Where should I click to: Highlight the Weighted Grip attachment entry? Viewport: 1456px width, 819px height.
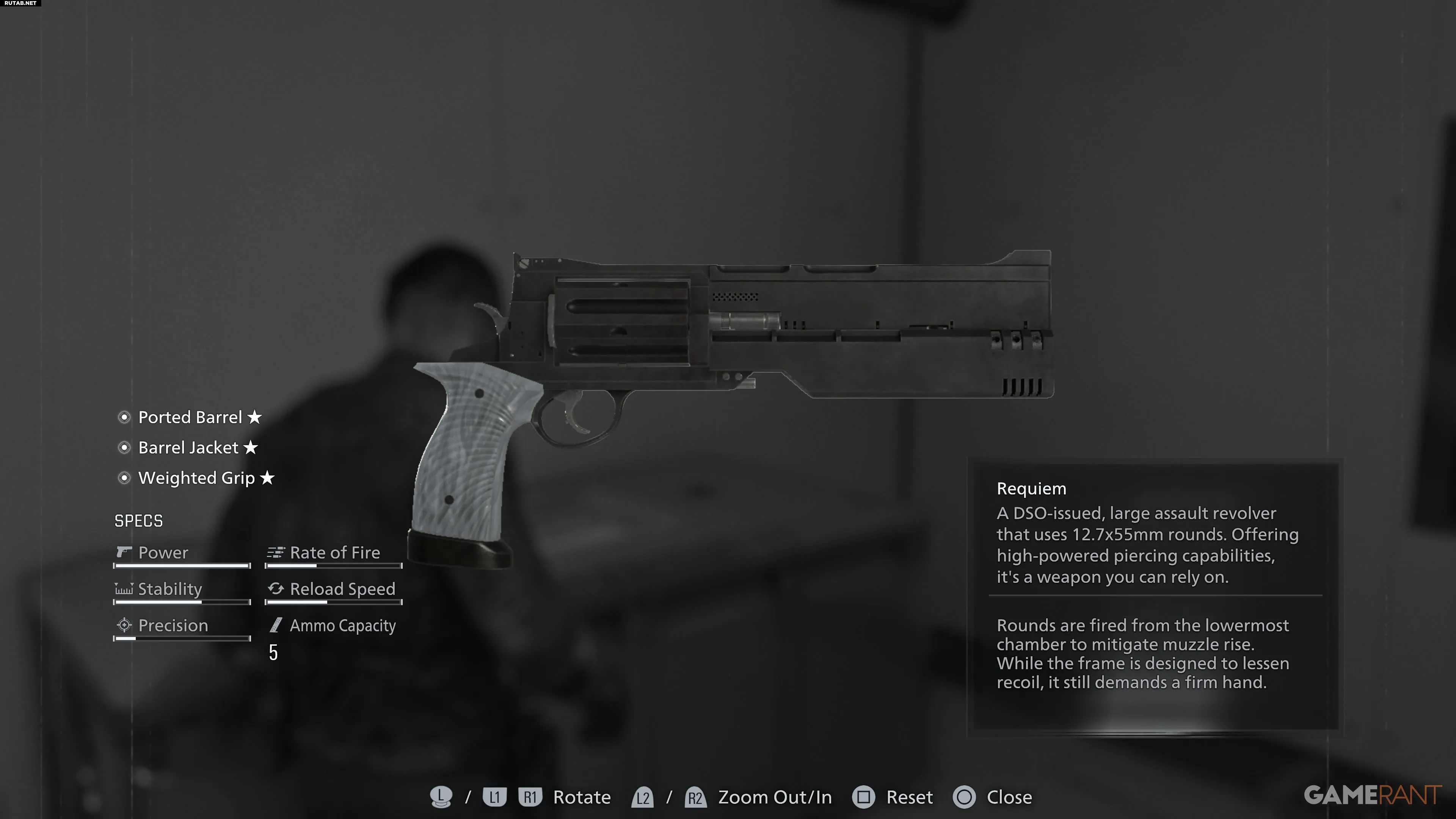(x=196, y=478)
